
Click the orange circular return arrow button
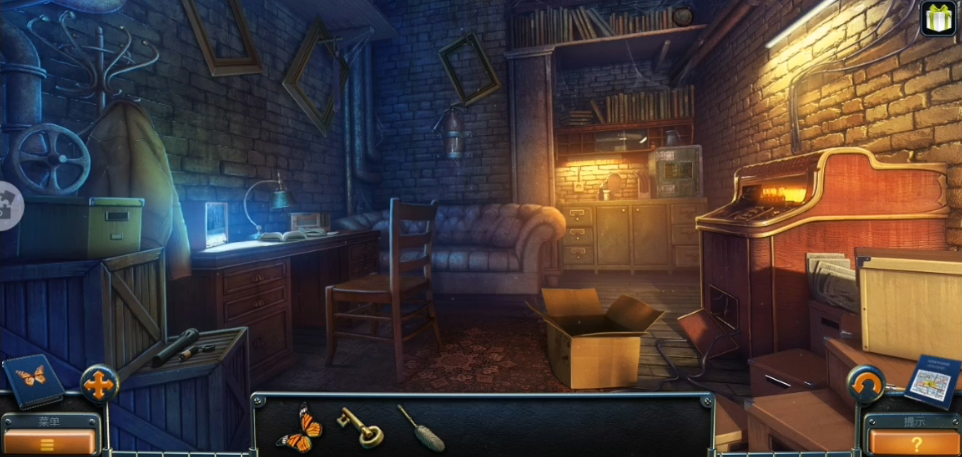pos(866,383)
